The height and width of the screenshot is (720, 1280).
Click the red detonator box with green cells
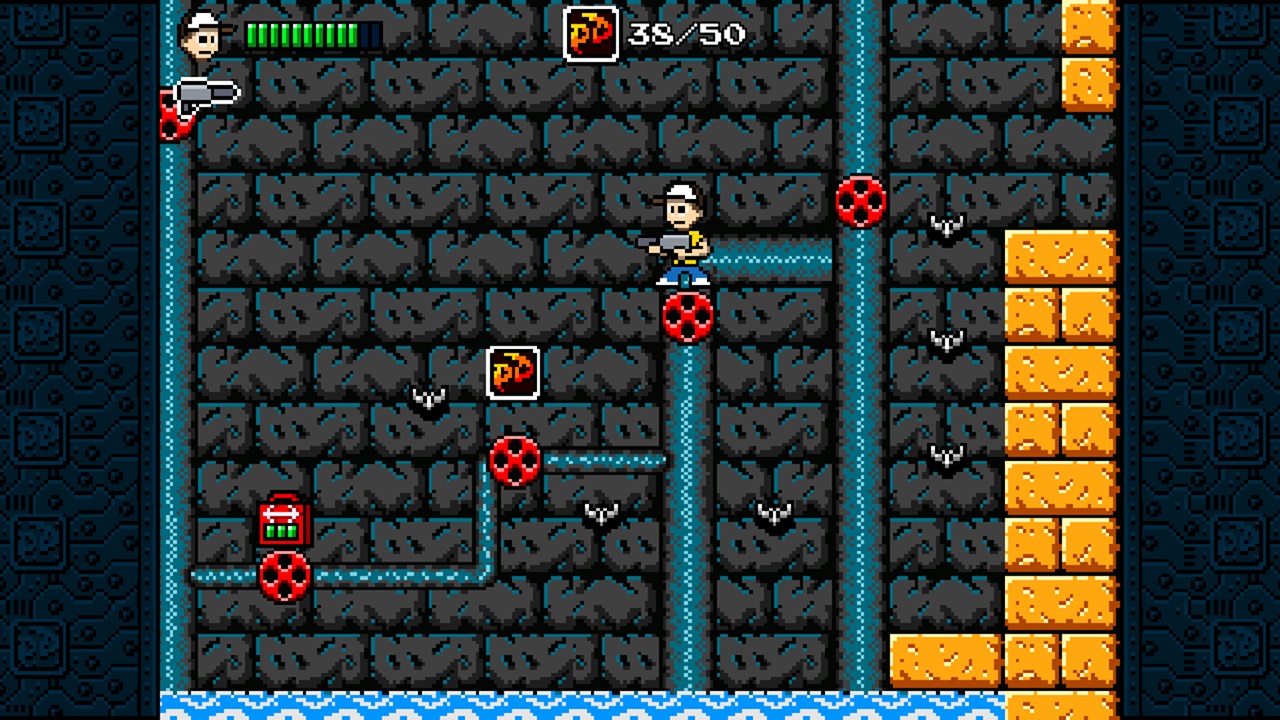click(283, 520)
